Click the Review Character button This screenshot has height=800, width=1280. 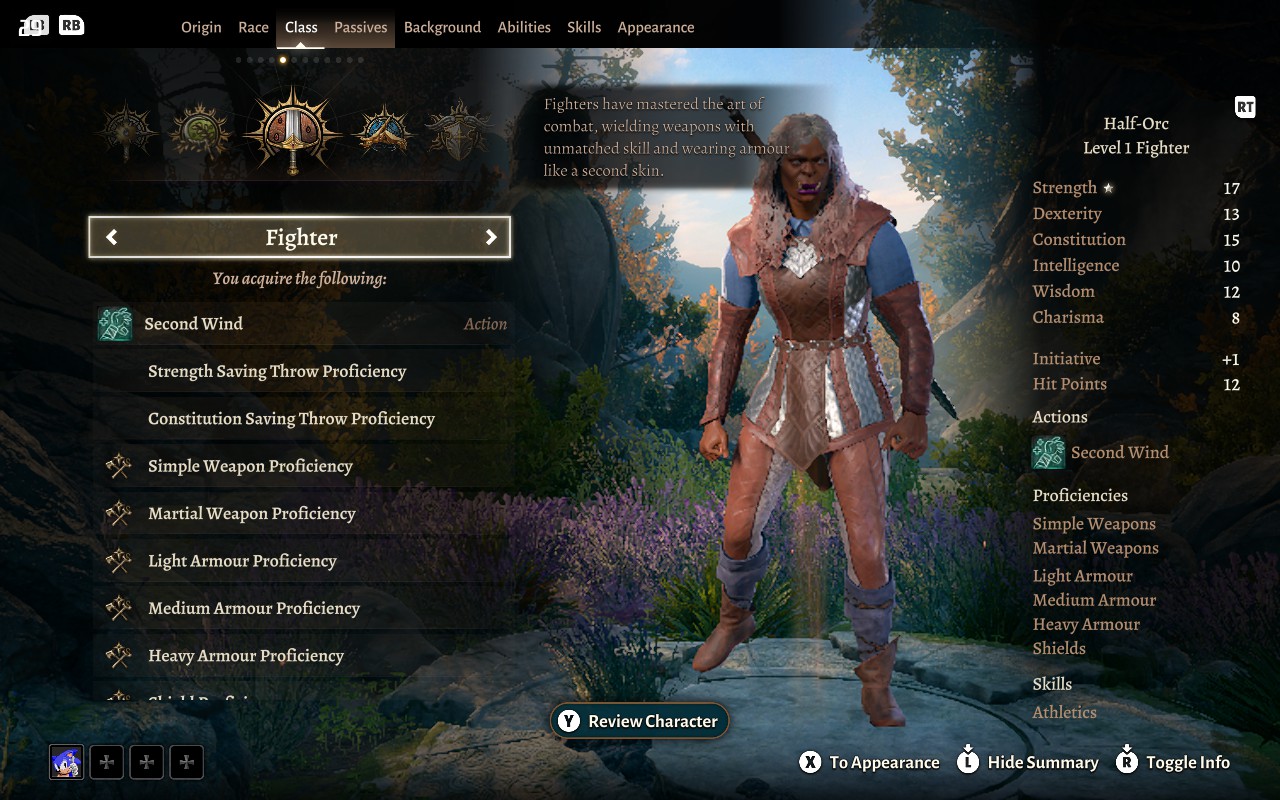[x=639, y=720]
